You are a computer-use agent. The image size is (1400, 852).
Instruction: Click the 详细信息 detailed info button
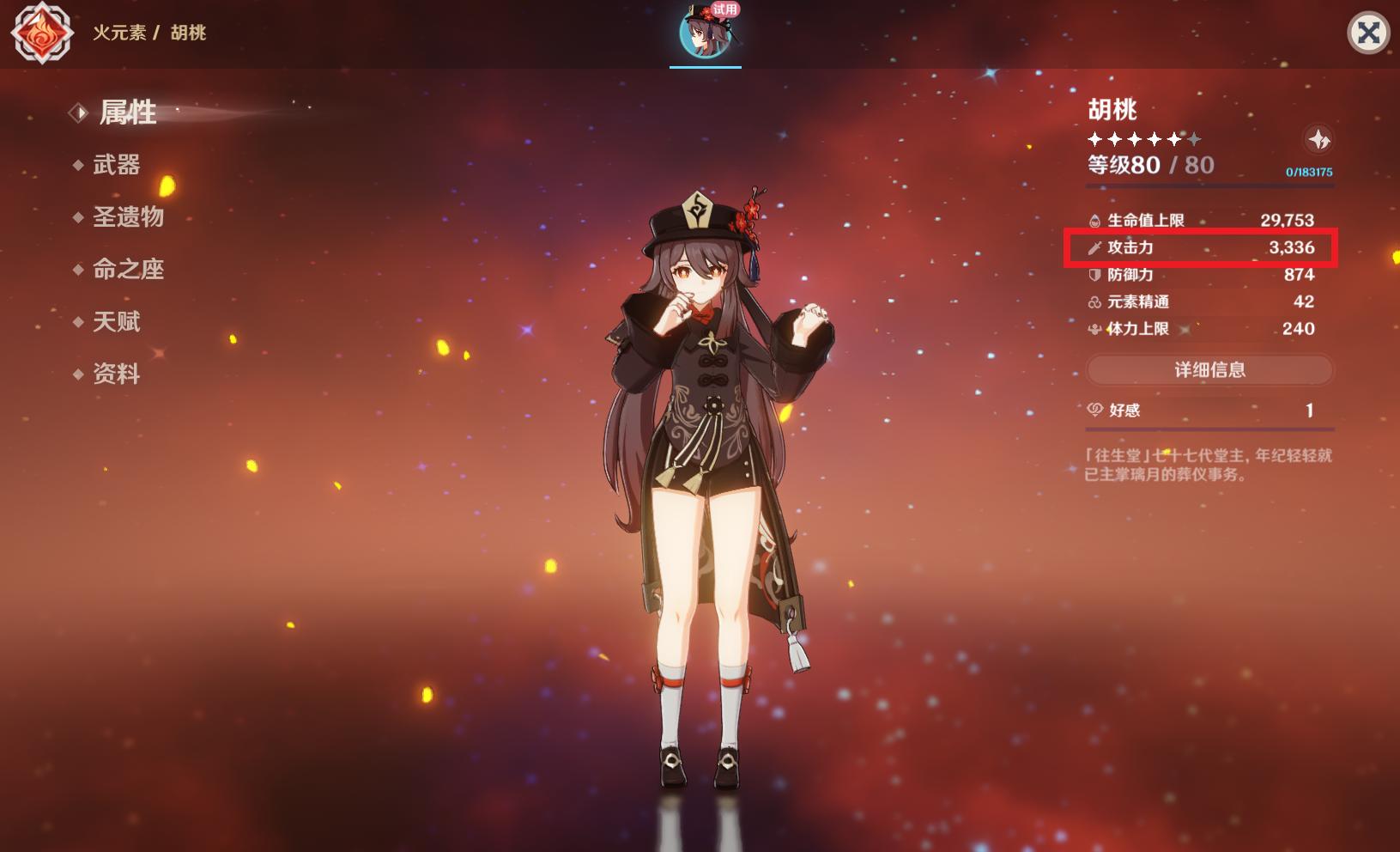(x=1209, y=369)
